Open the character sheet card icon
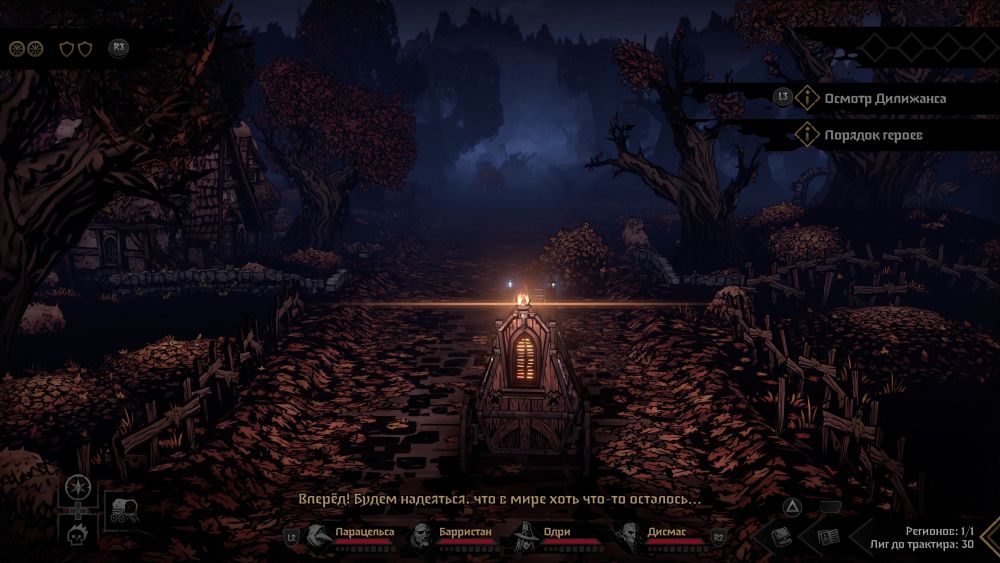This screenshot has width=1000, height=563. (829, 537)
